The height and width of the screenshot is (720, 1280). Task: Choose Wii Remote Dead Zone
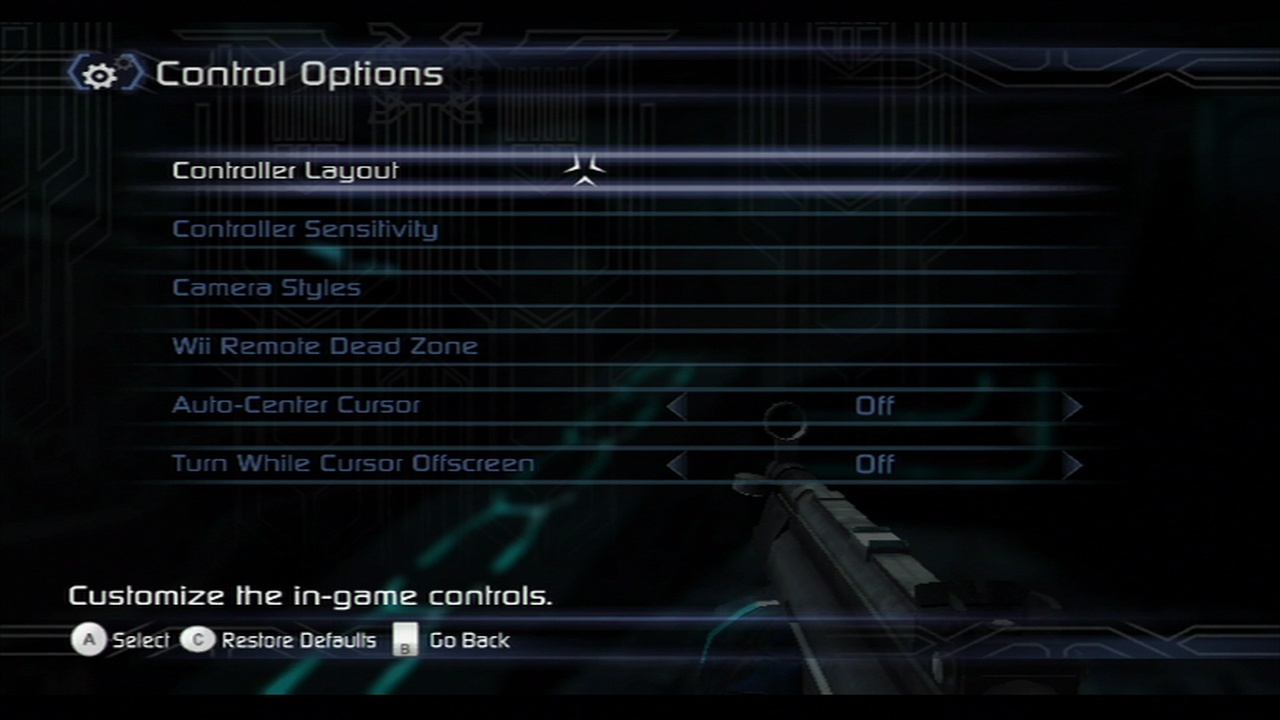325,347
